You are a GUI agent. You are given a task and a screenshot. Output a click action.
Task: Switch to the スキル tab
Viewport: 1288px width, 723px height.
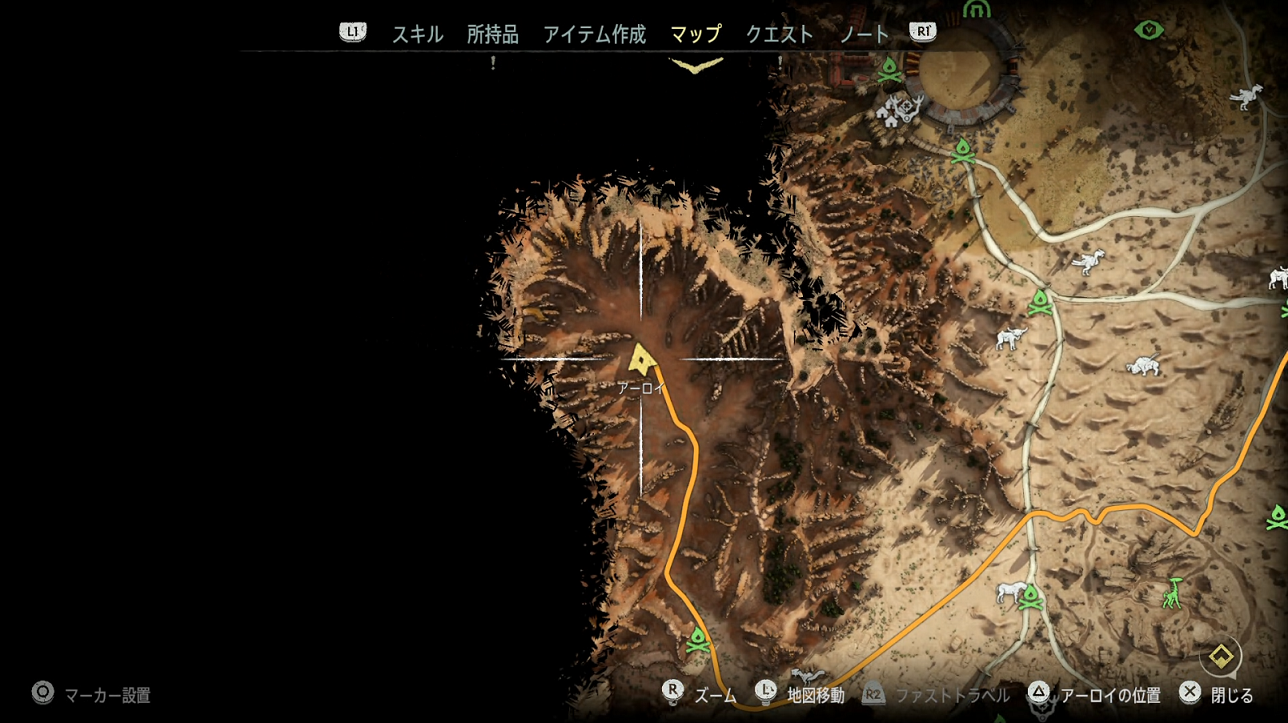[417, 34]
